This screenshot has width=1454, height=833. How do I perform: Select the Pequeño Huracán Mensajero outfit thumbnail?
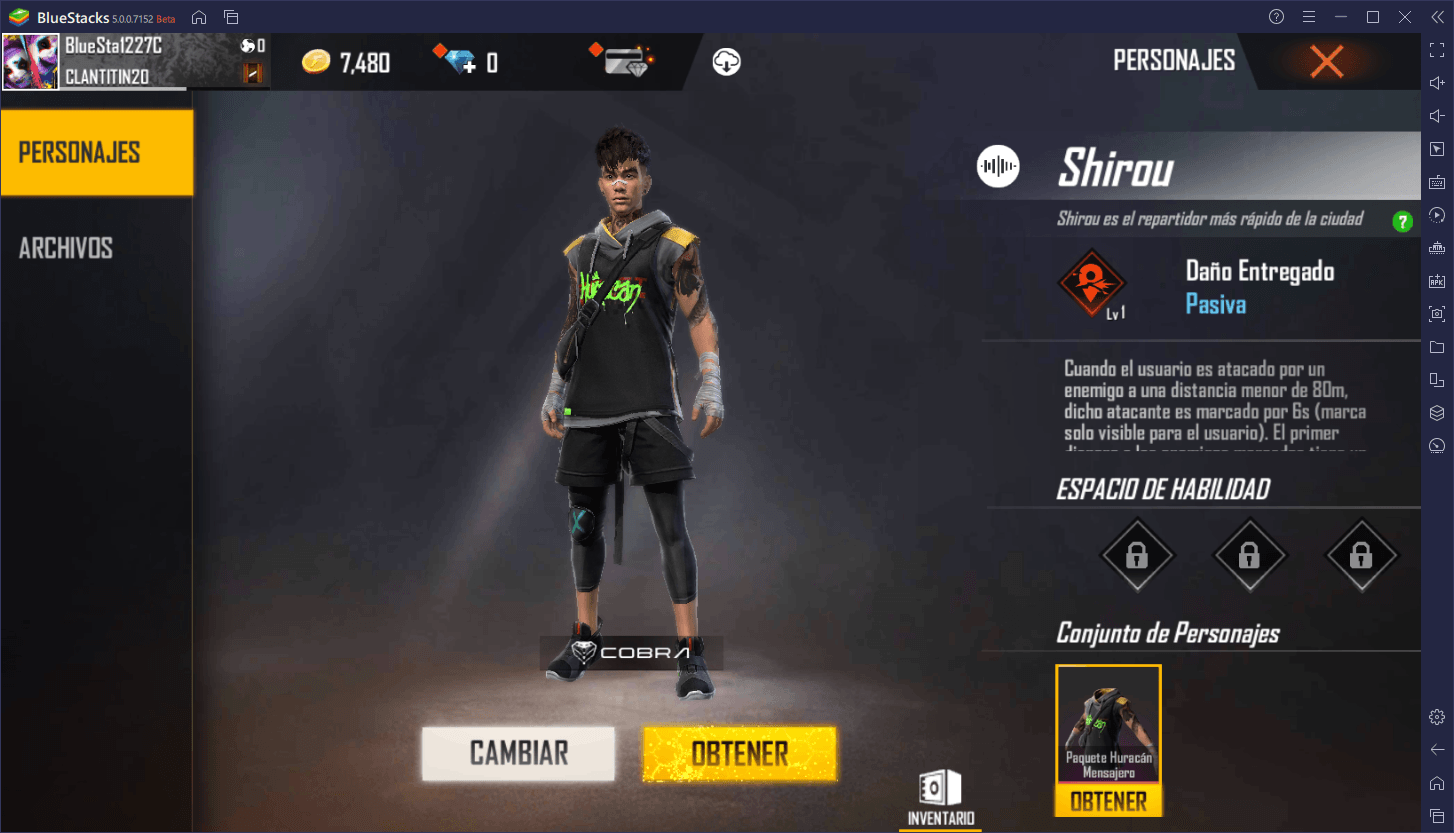click(x=1108, y=723)
